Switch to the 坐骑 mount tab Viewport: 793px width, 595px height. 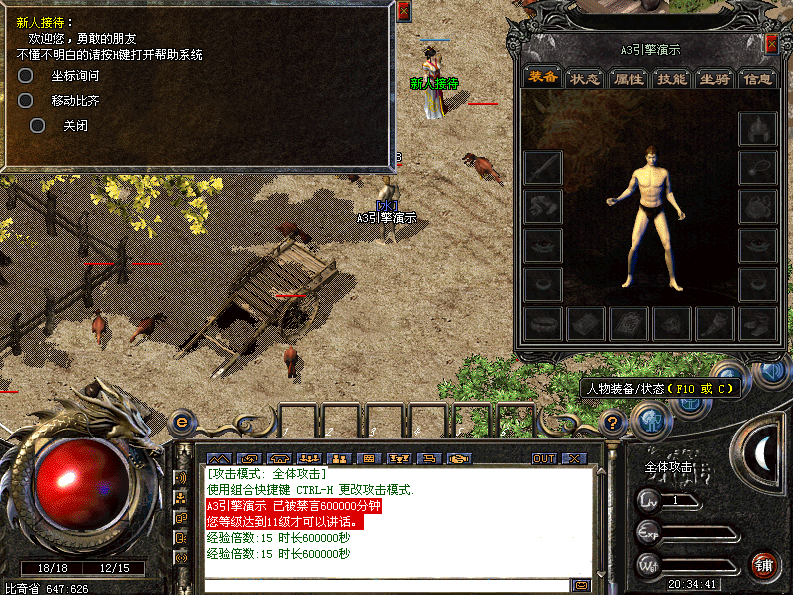(x=714, y=78)
